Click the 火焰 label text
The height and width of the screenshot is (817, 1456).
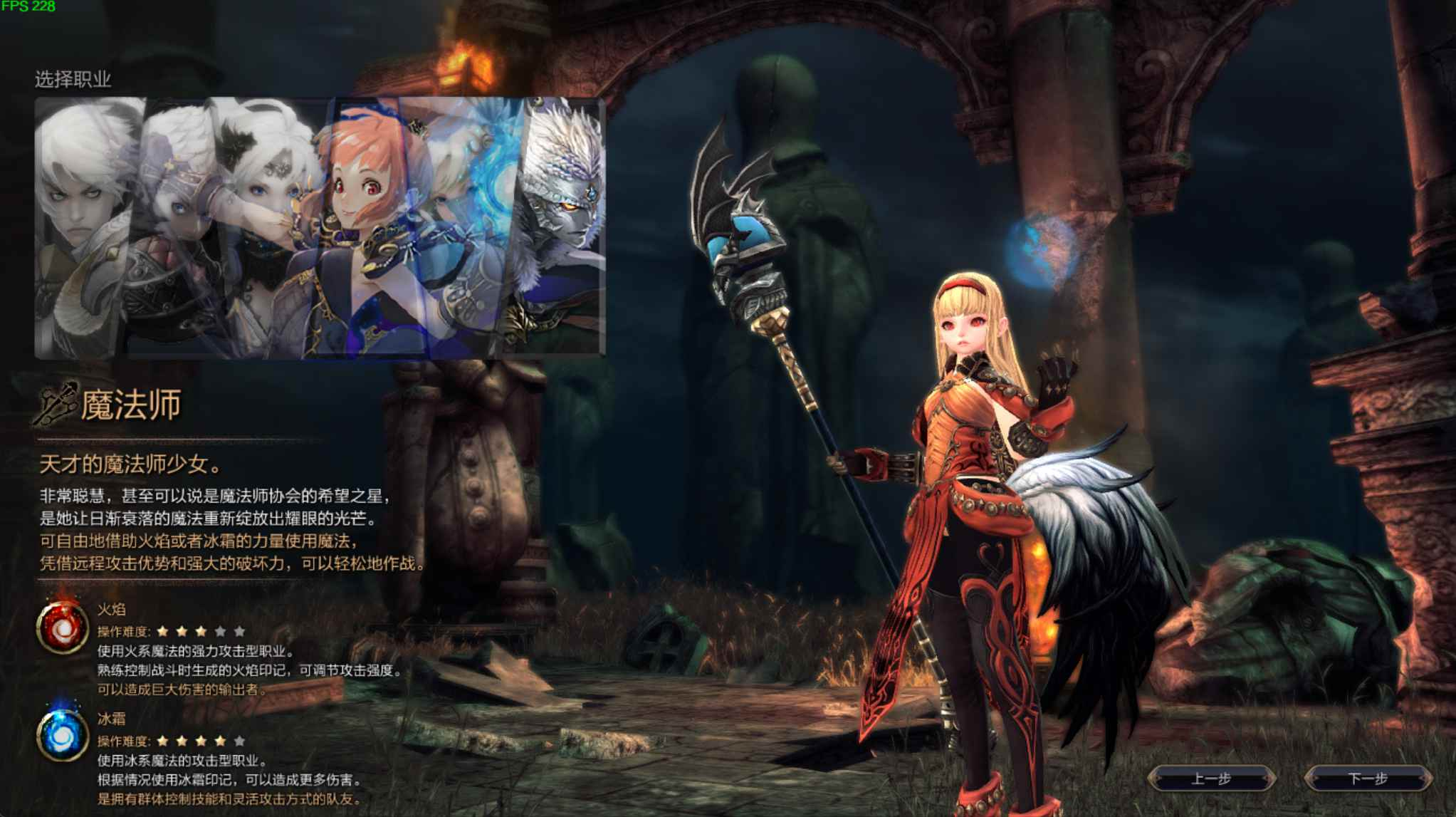pyautogui.click(x=110, y=610)
